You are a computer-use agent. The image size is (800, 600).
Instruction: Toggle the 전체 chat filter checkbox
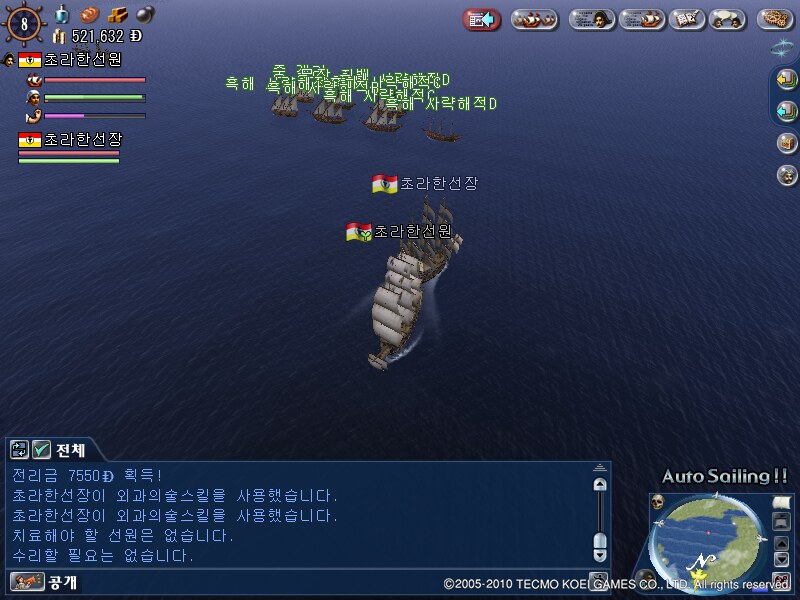[x=42, y=450]
